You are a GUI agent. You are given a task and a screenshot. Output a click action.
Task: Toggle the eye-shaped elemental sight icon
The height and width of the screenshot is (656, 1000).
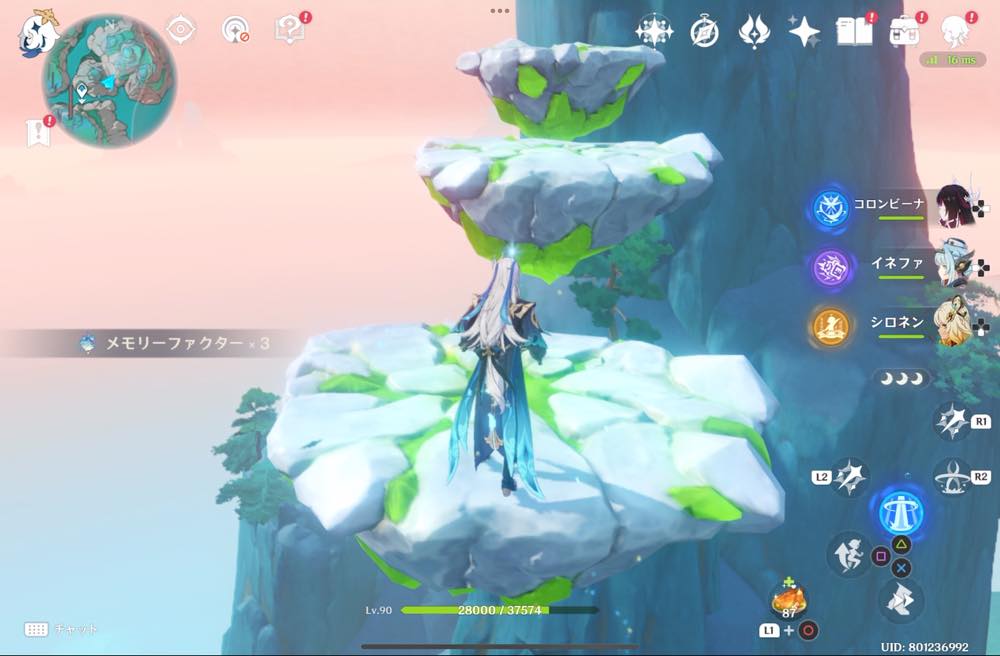click(180, 30)
